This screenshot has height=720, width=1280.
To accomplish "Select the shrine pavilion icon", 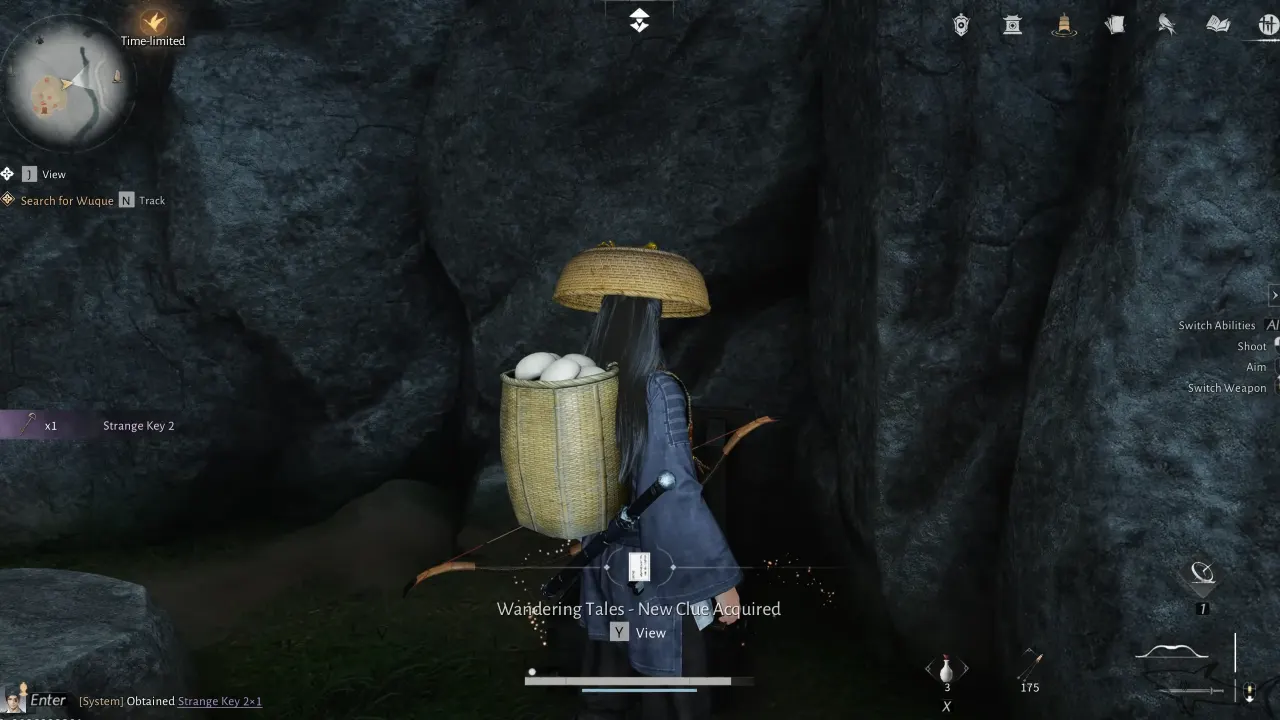I will coord(1012,24).
